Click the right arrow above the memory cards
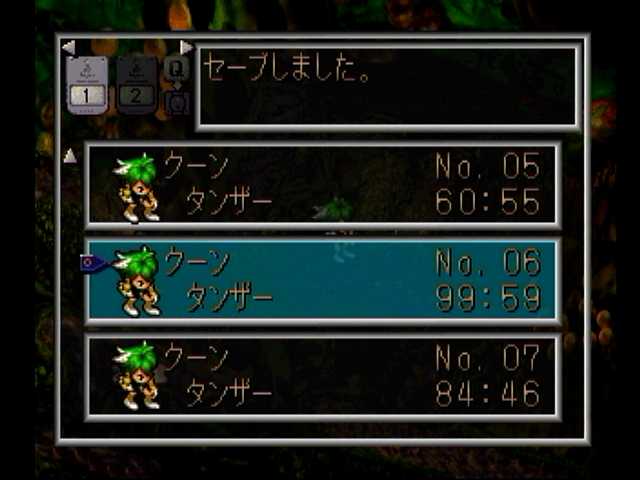 coord(186,47)
